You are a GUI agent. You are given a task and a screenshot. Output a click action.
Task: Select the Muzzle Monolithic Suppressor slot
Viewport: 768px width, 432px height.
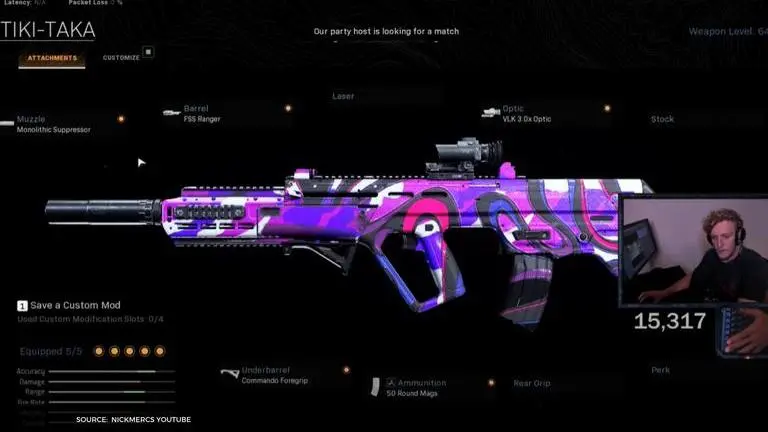(53, 125)
